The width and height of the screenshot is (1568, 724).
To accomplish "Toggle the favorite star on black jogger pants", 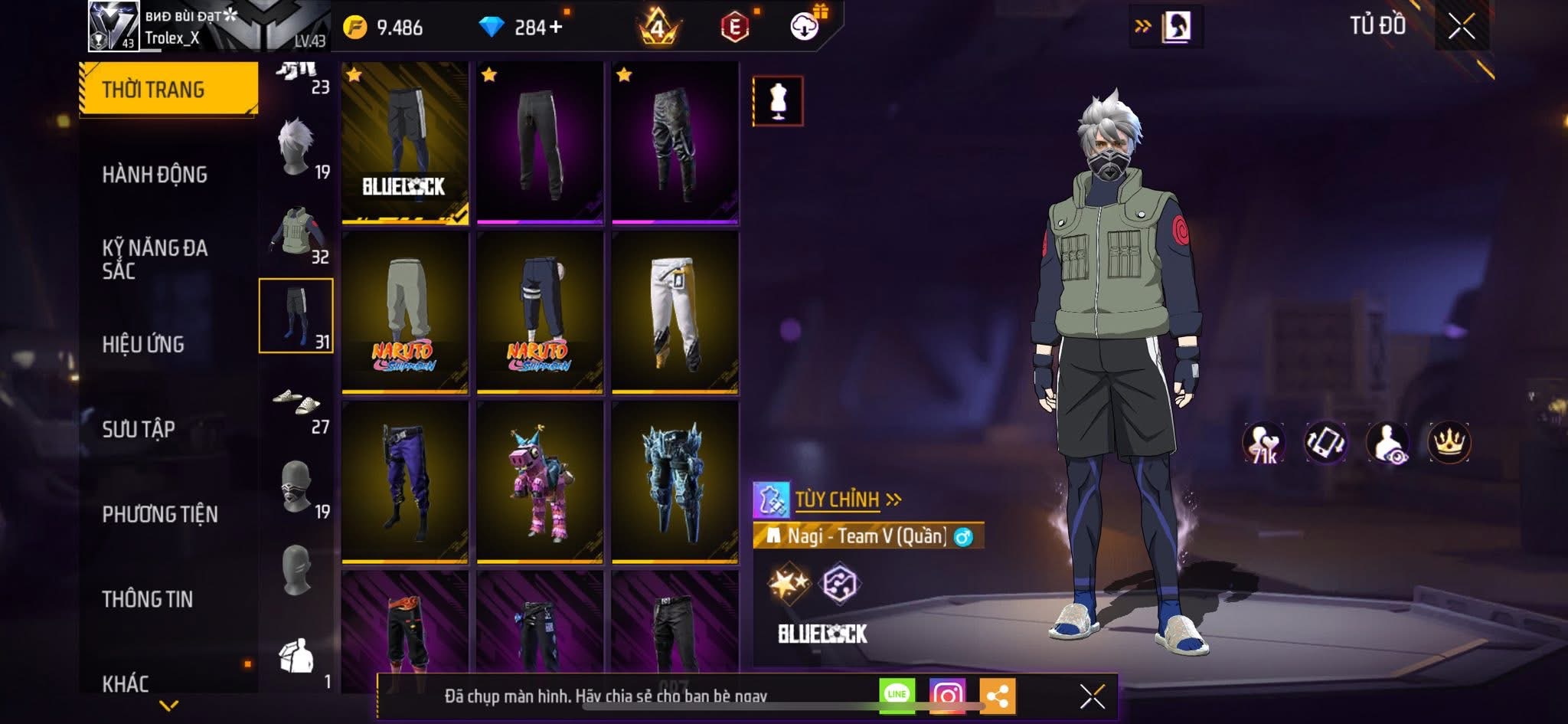I will point(488,76).
